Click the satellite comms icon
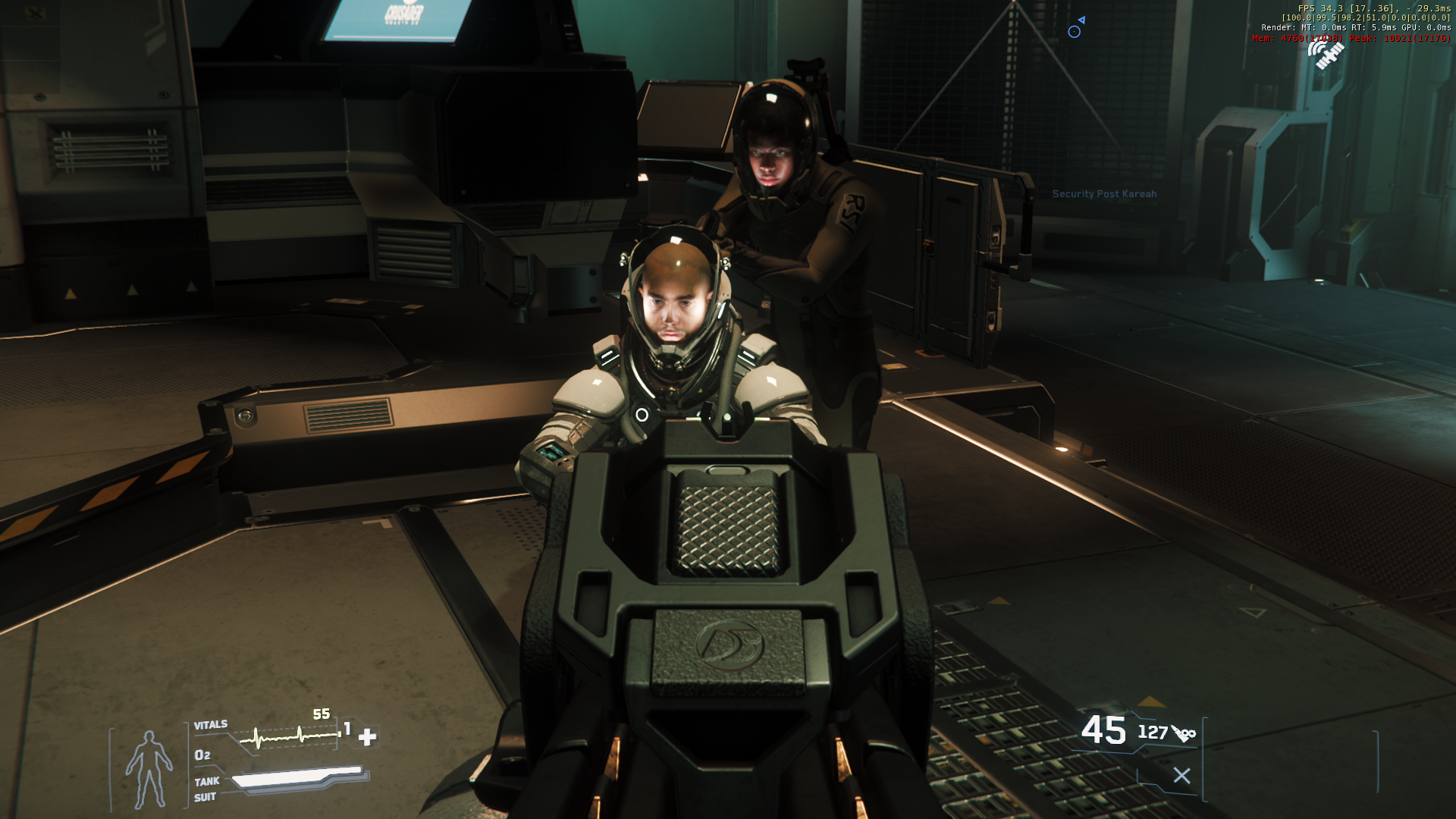 coord(1326,54)
